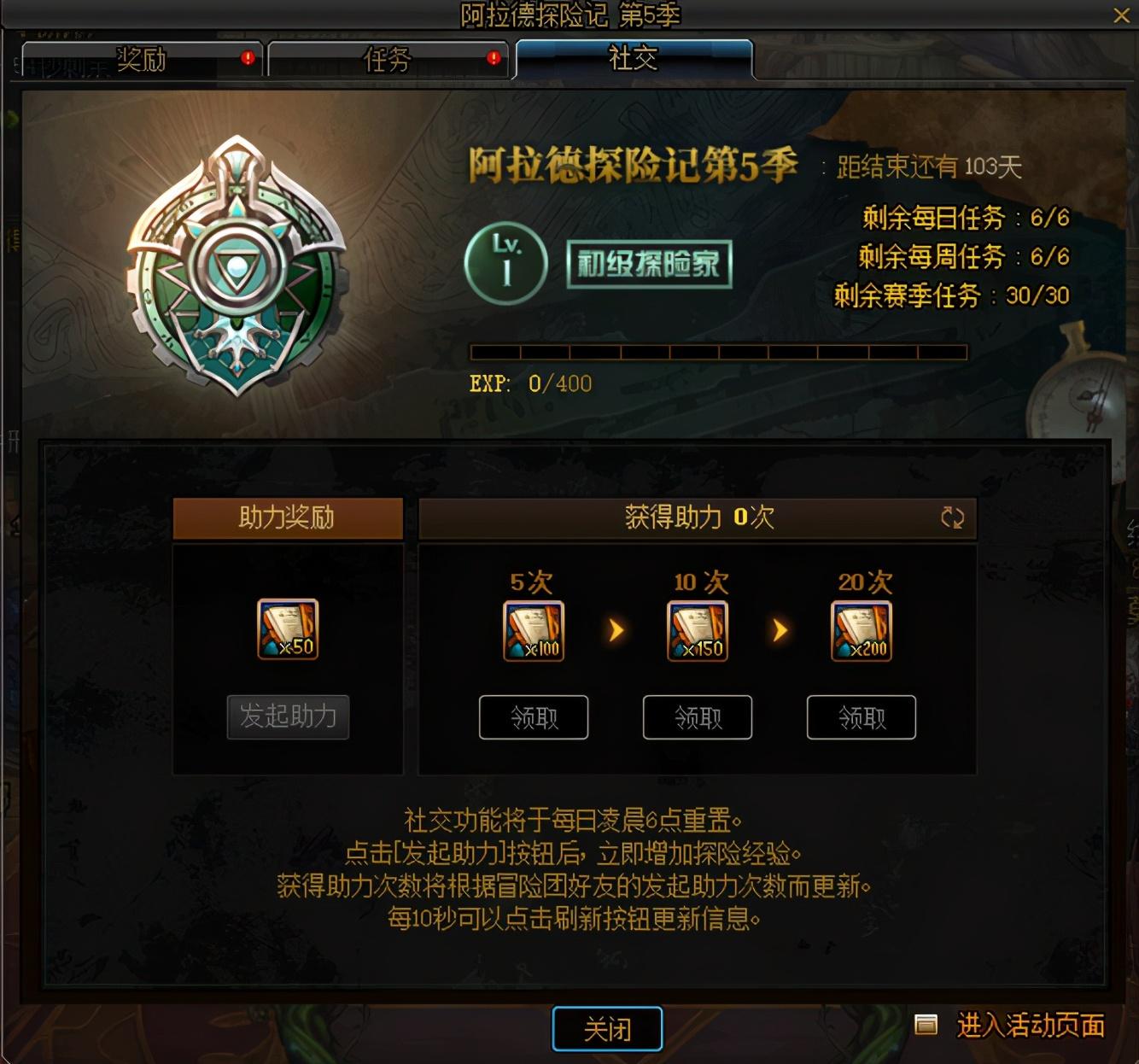Click the Lv.1 level badge icon

pos(505,262)
